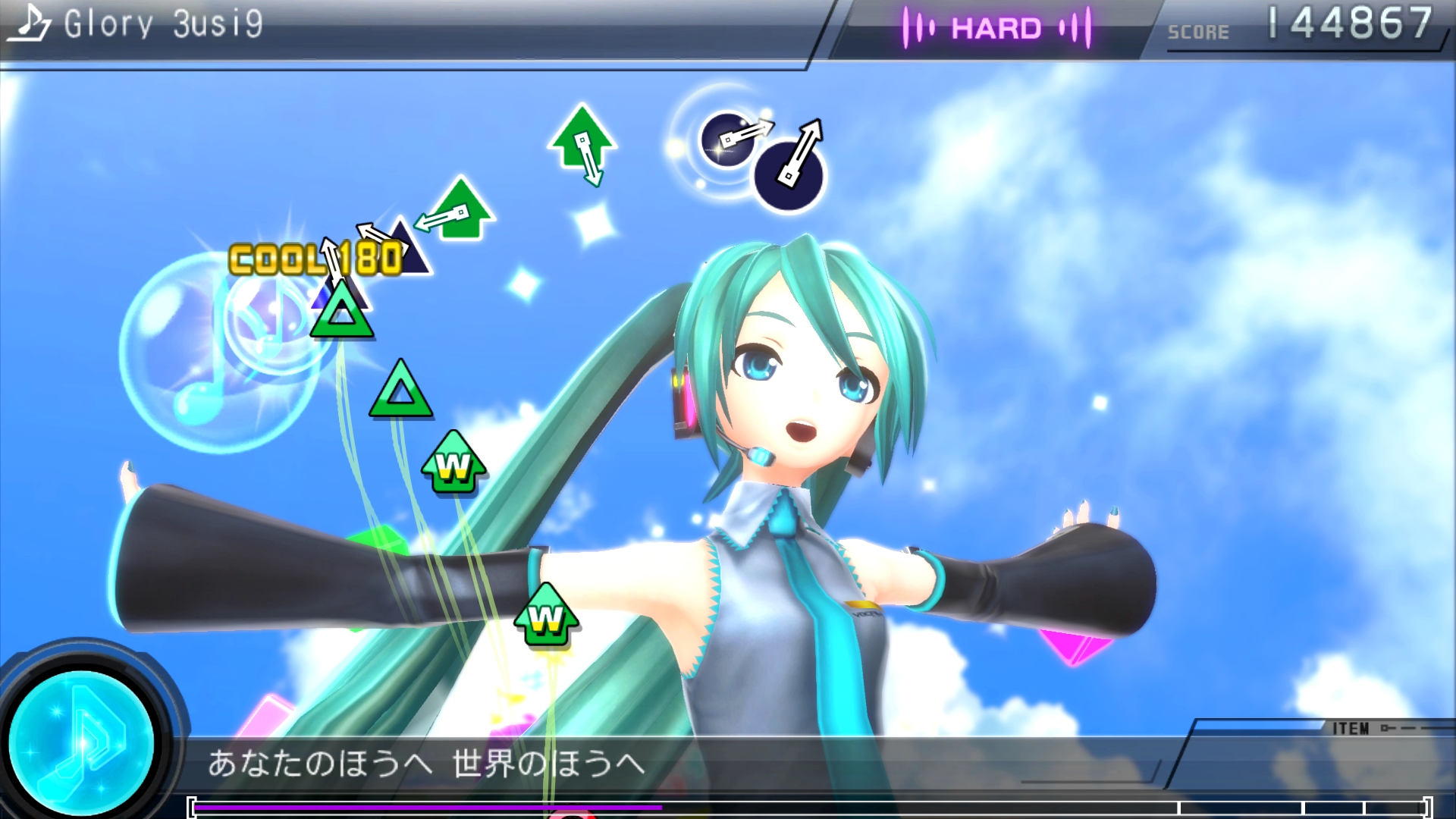1456x819 pixels.
Task: Open the ITEM panel
Action: 1351,729
